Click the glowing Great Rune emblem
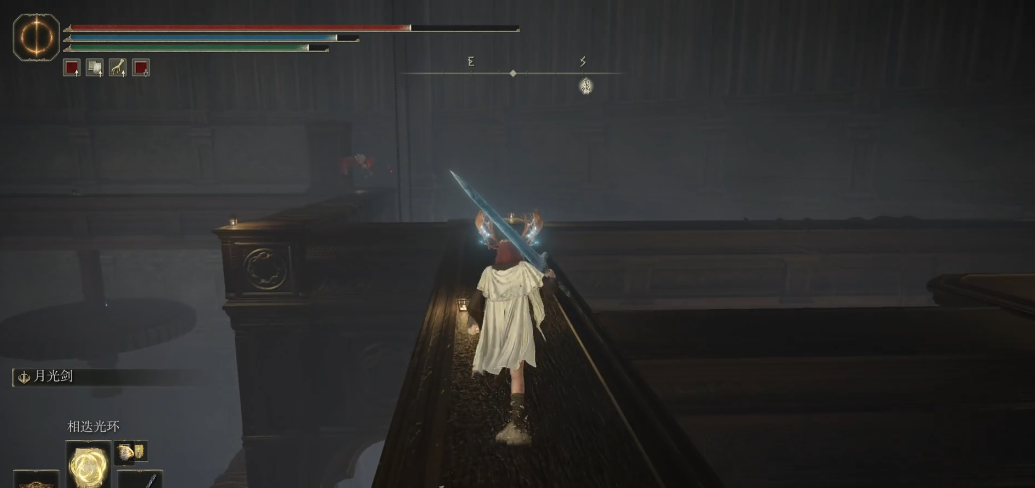Image resolution: width=1035 pixels, height=488 pixels. coord(36,36)
